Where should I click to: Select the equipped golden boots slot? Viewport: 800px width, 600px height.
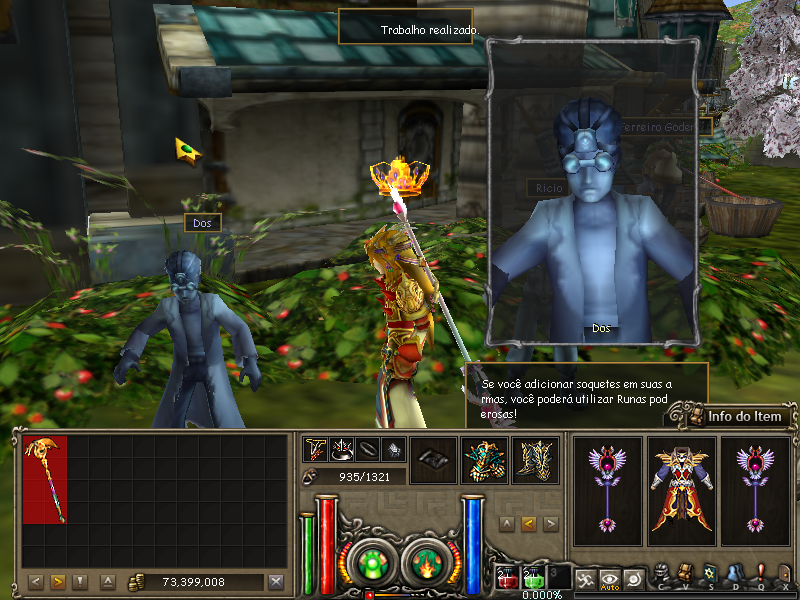click(x=535, y=461)
